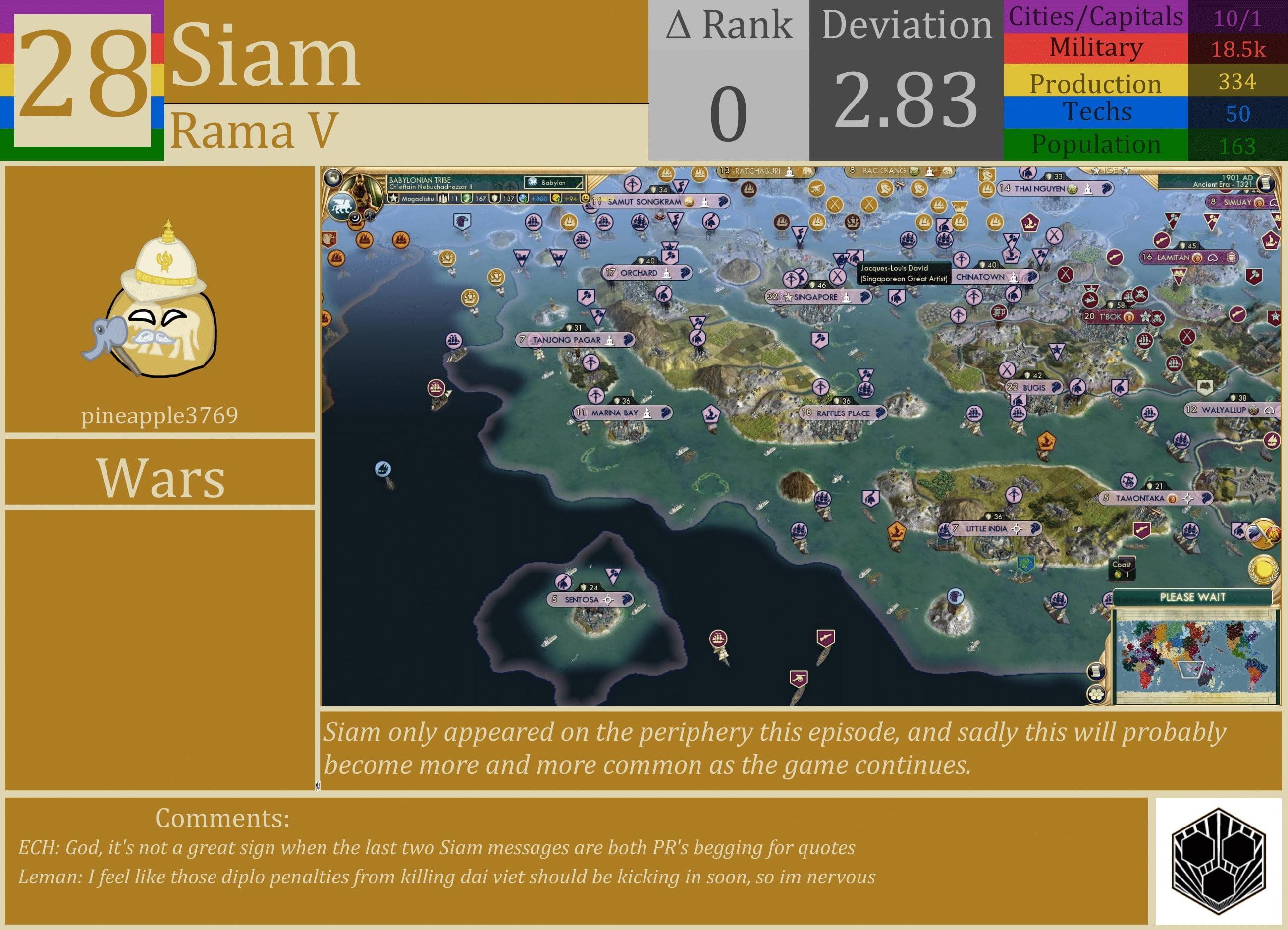Click the PLEASE WAIT banner above the minimap

[1193, 597]
